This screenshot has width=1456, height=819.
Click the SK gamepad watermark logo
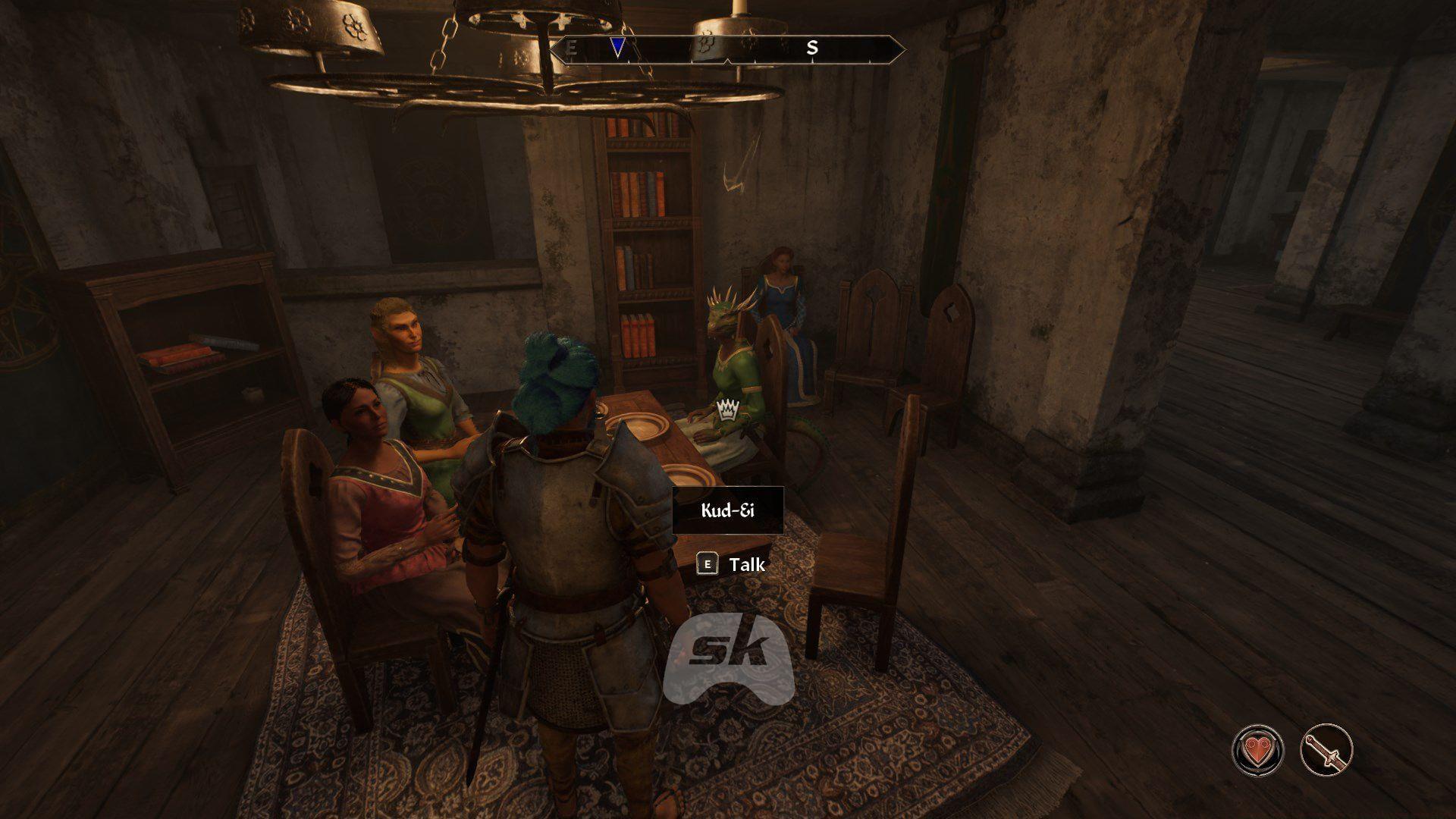point(728,658)
